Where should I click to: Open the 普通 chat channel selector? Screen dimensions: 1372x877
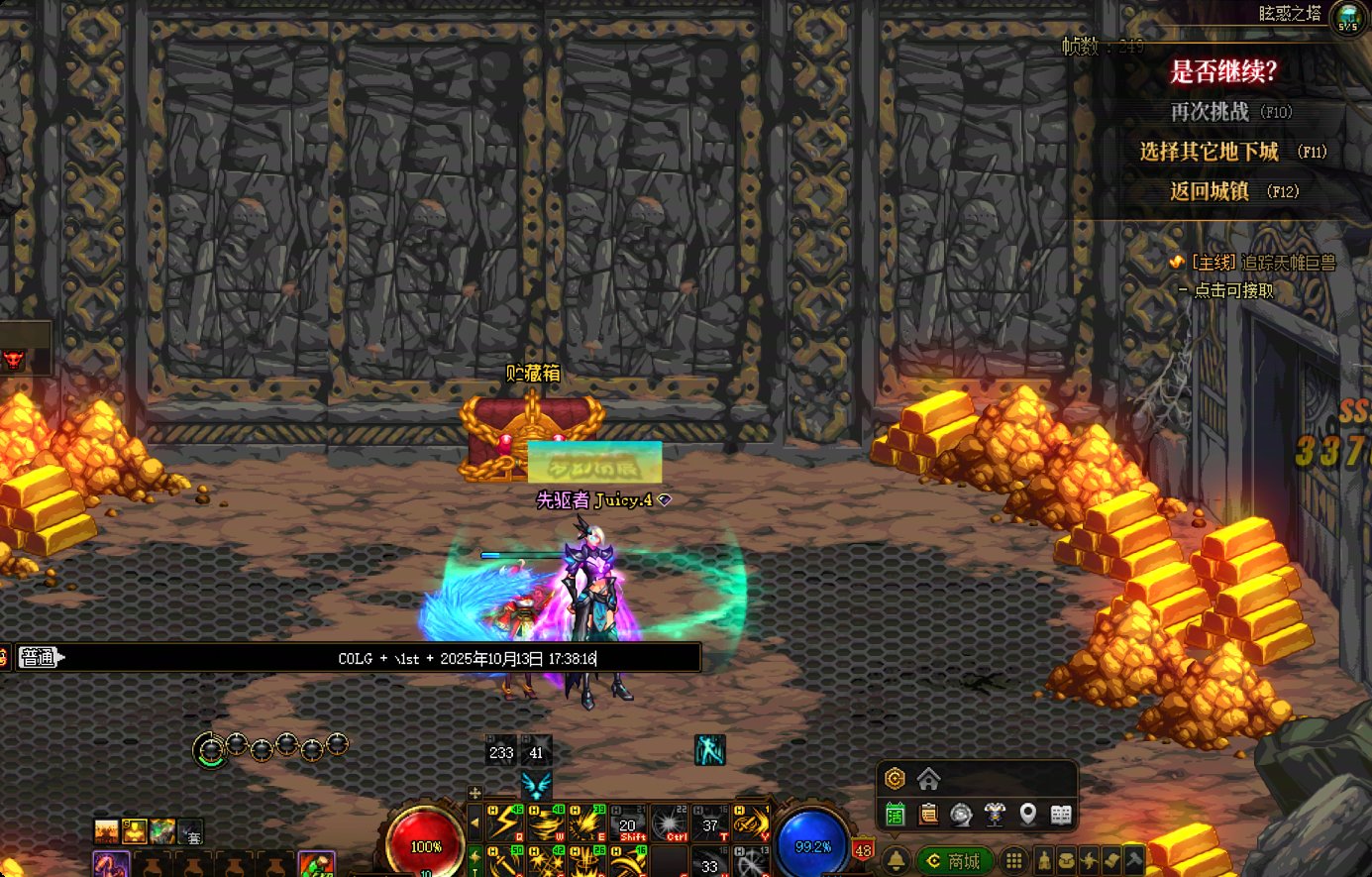(40, 657)
